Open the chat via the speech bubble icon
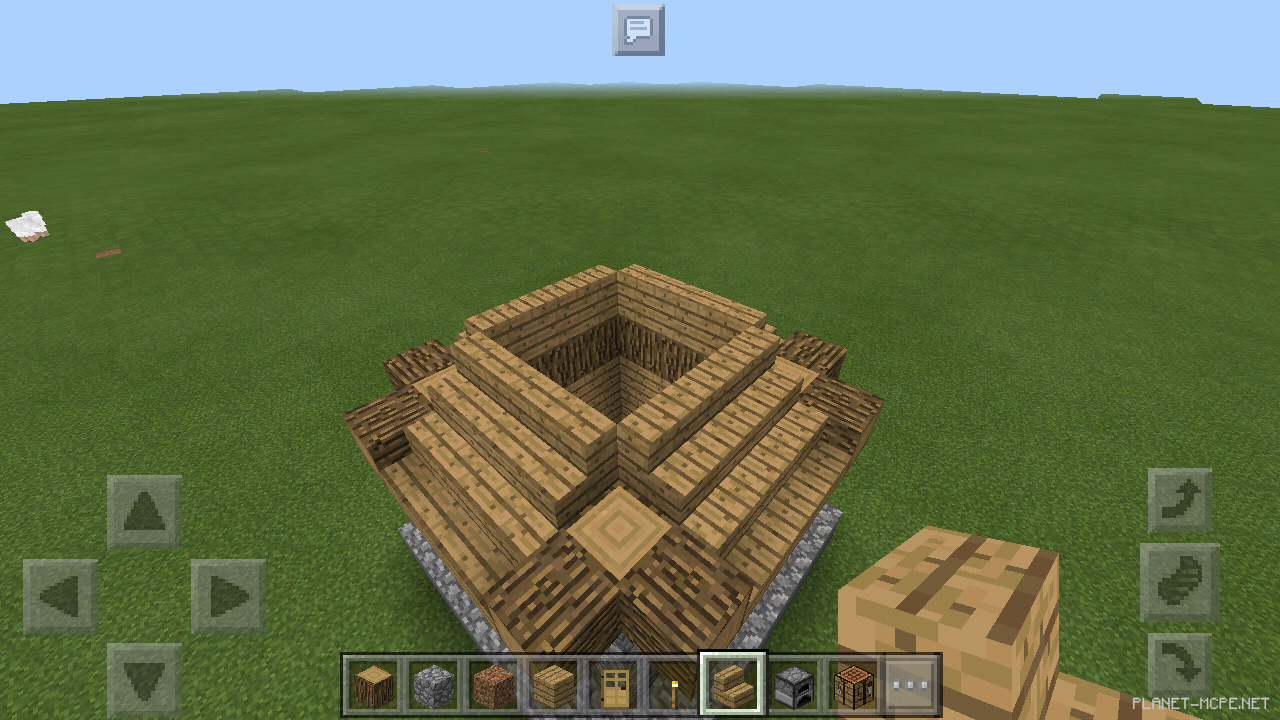The image size is (1280, 720). coord(638,30)
